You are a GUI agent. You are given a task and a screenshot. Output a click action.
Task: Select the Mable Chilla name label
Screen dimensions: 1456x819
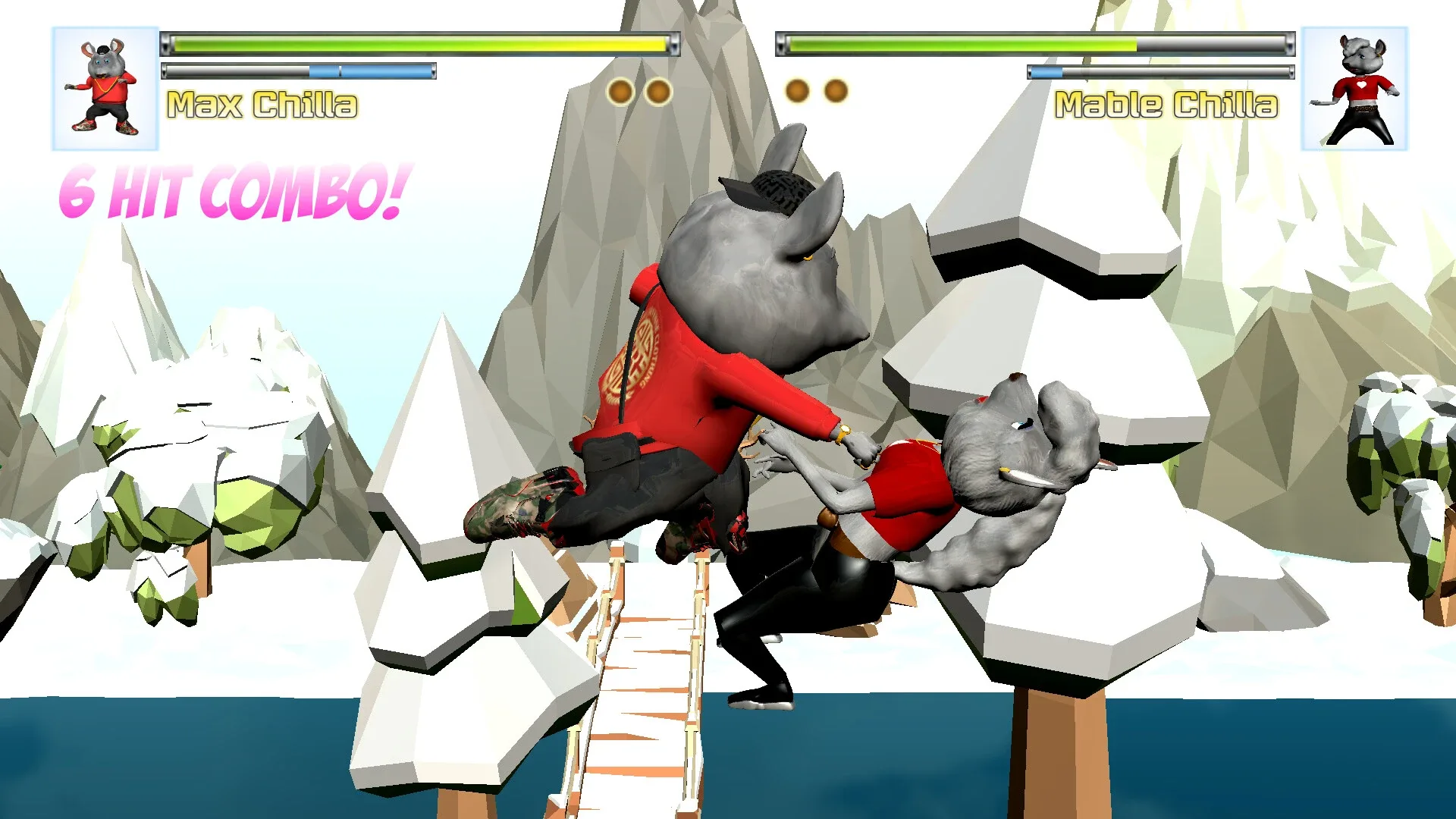click(1168, 106)
